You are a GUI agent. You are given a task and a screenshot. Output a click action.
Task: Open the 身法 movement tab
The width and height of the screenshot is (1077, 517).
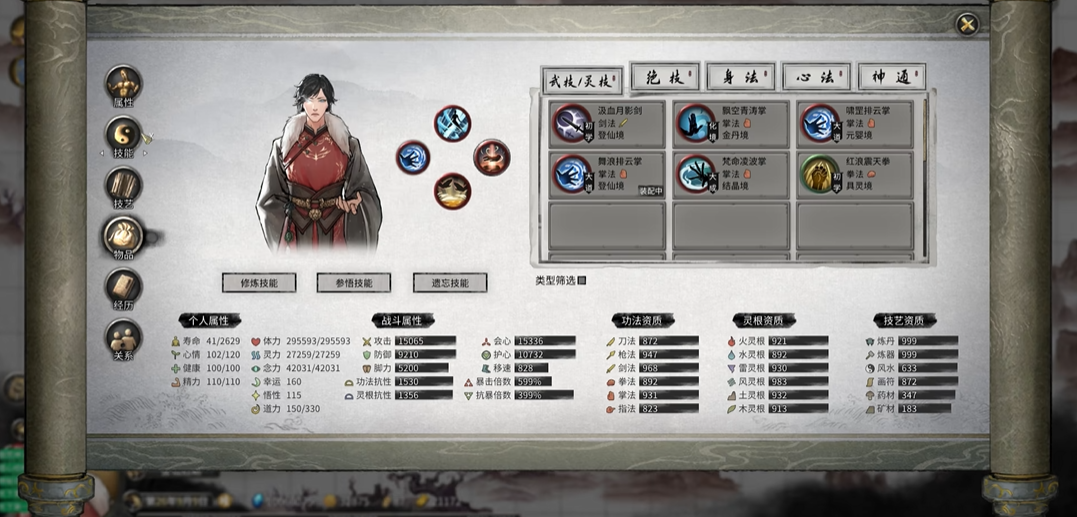pos(741,77)
